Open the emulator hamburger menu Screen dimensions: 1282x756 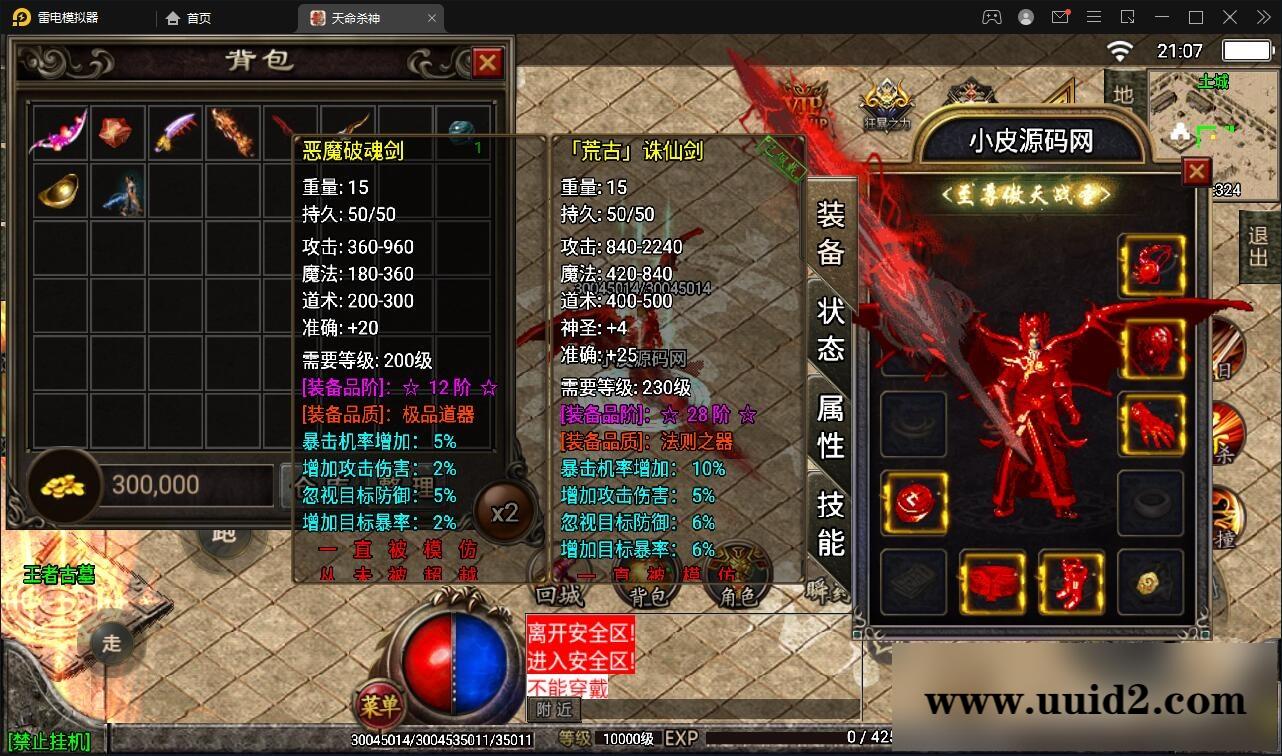(x=1094, y=17)
